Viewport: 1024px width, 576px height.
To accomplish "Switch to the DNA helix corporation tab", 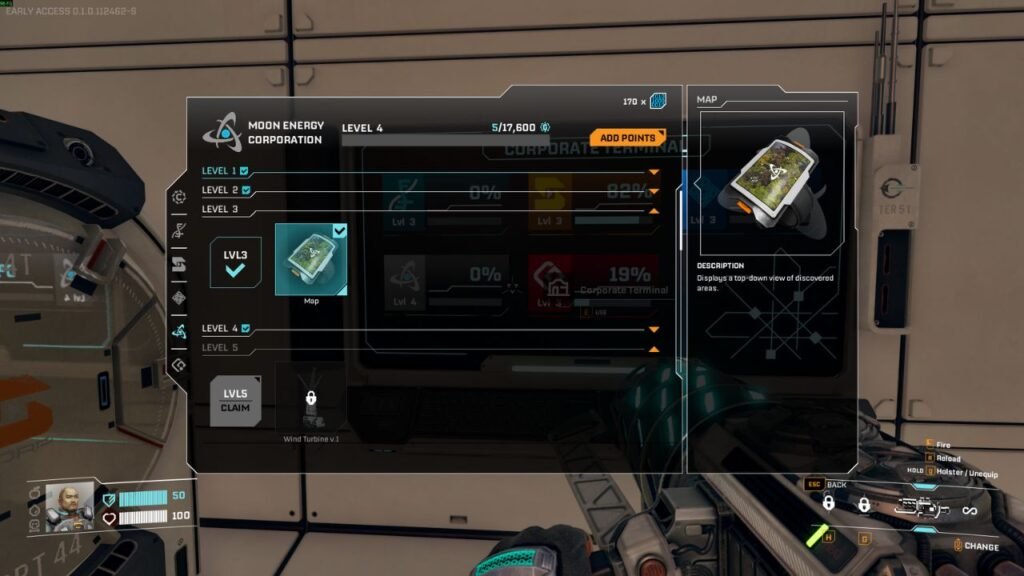I will 179,230.
